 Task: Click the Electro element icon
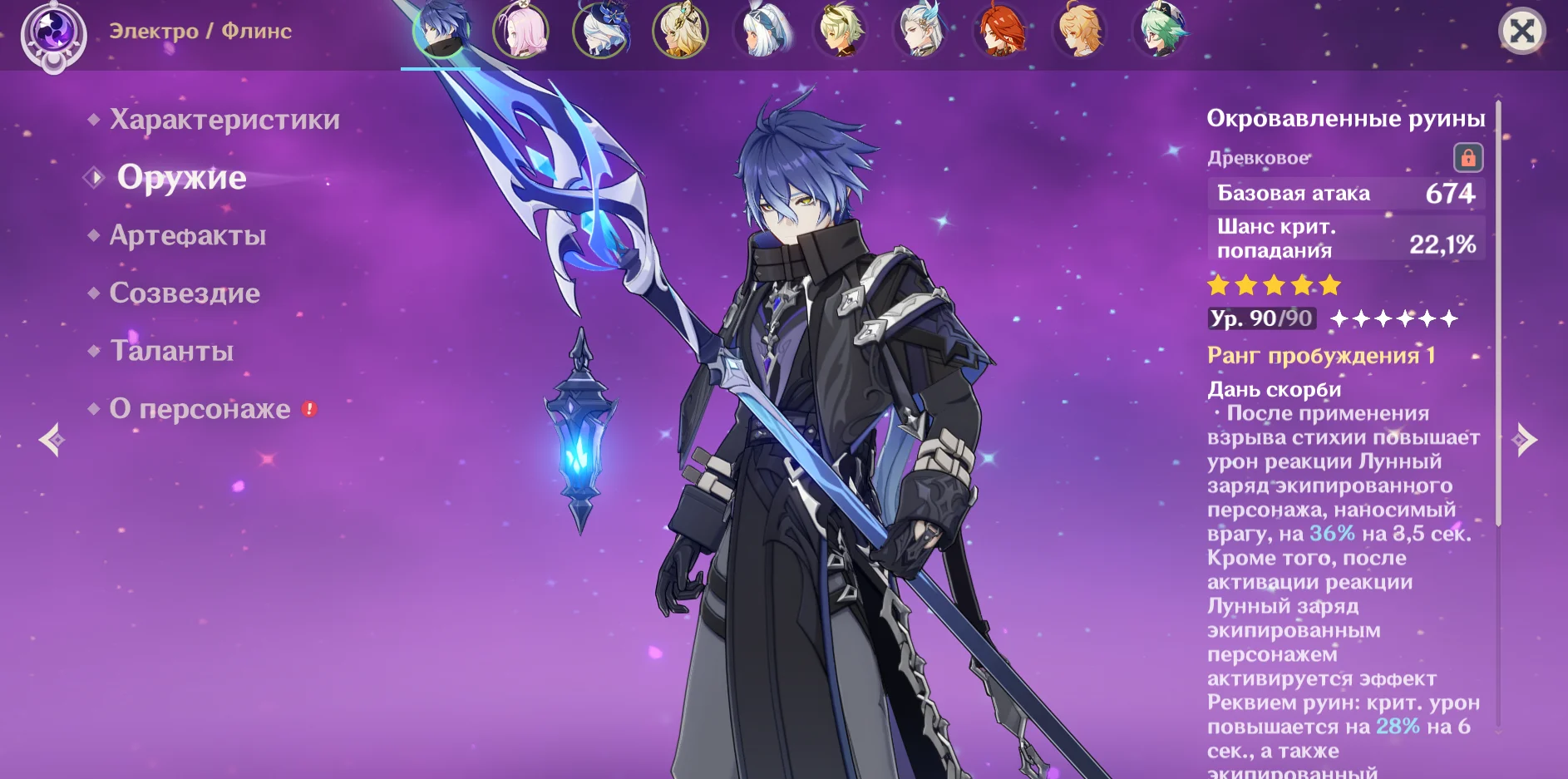coord(54,33)
